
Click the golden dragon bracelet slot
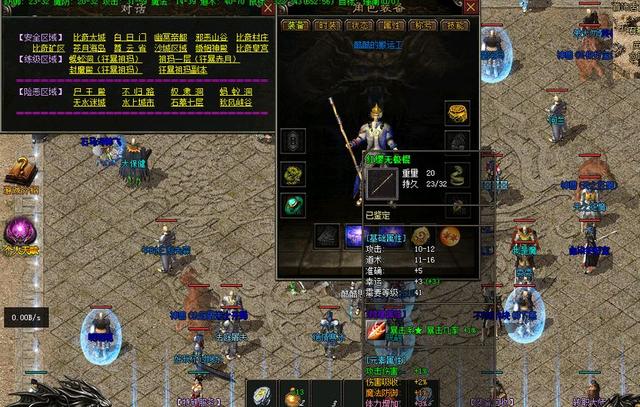[x=293, y=175]
